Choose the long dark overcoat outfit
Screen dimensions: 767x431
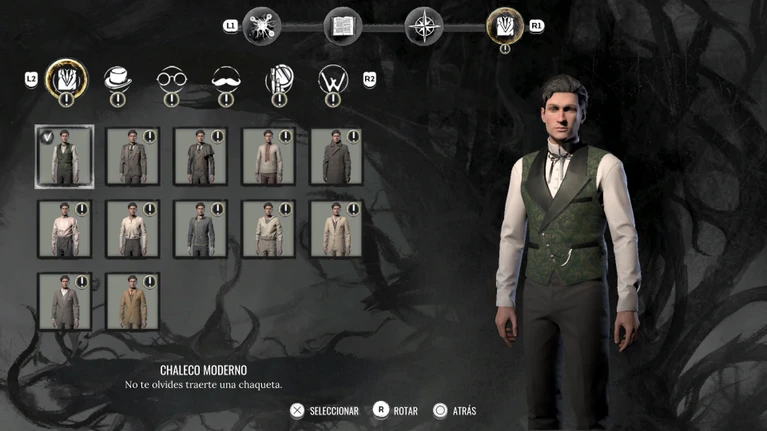pyautogui.click(x=336, y=156)
